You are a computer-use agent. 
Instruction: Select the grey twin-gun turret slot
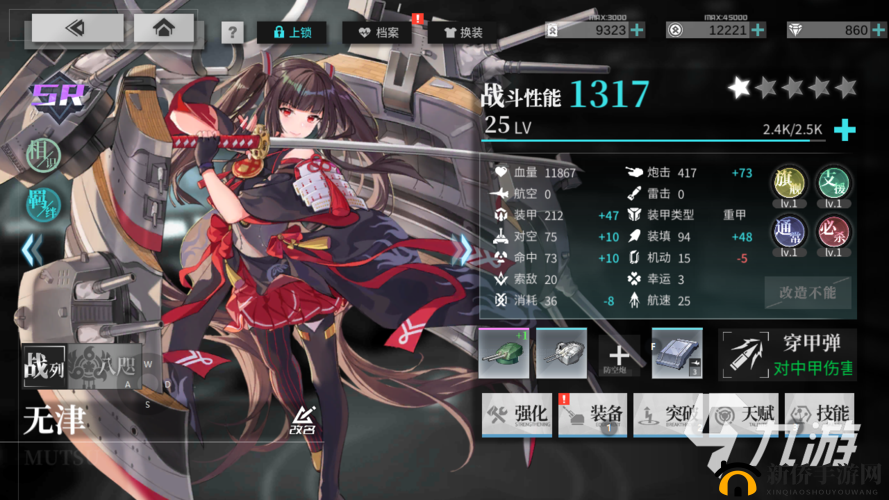[x=561, y=354]
